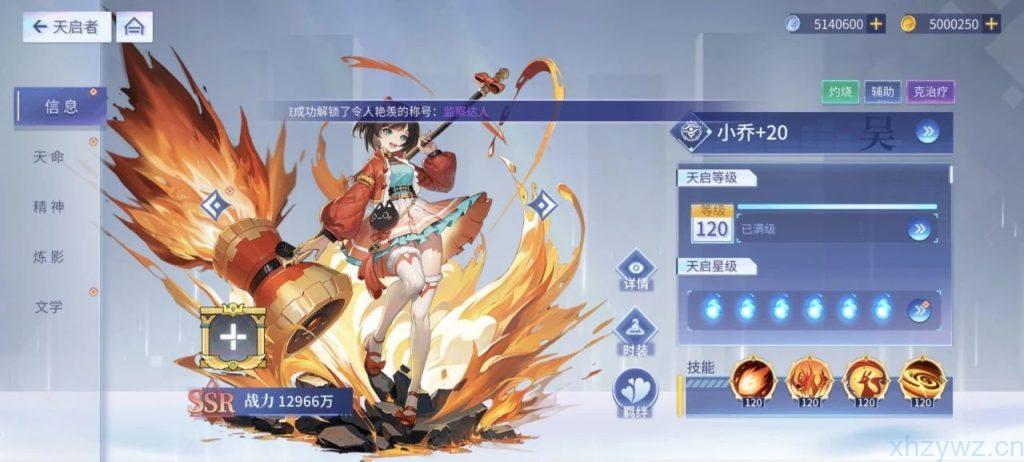Open the home icon button
Screen dimensions: 1024x462
[134, 27]
